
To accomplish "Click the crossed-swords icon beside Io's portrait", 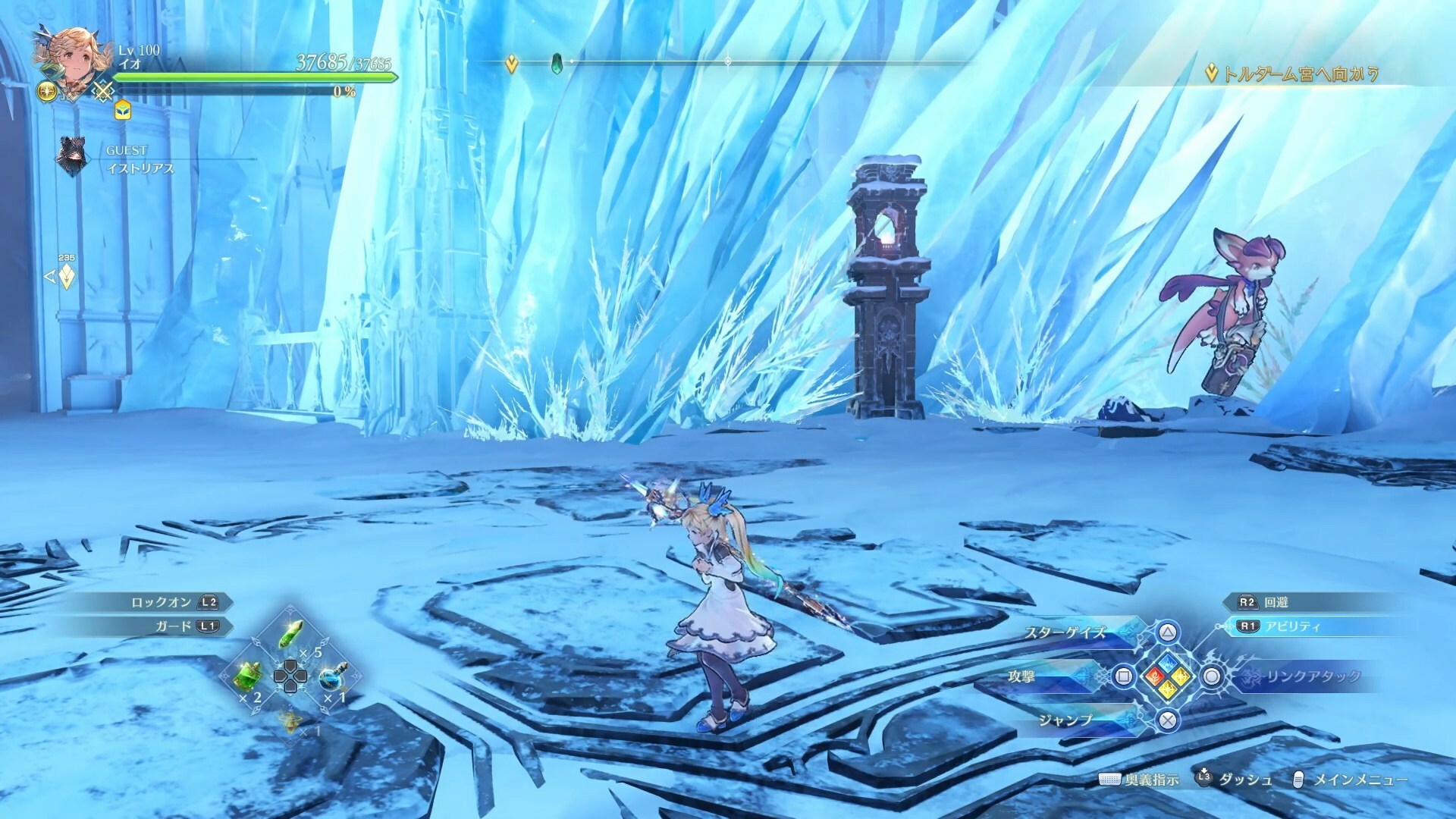I will pyautogui.click(x=103, y=92).
